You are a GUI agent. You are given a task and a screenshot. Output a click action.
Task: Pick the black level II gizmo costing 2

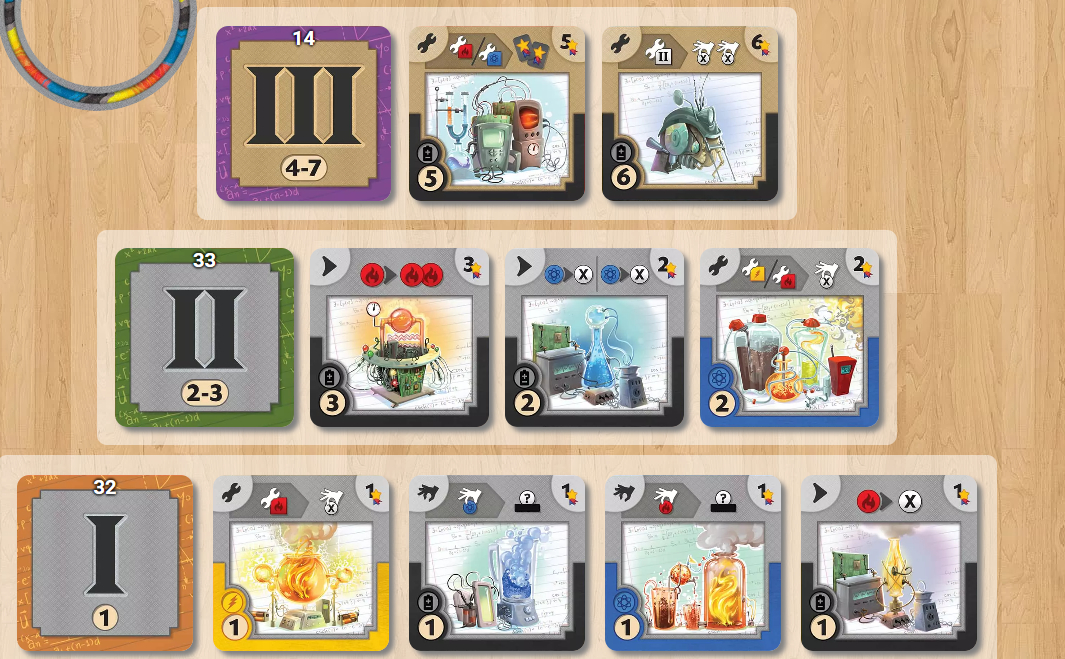click(594, 338)
